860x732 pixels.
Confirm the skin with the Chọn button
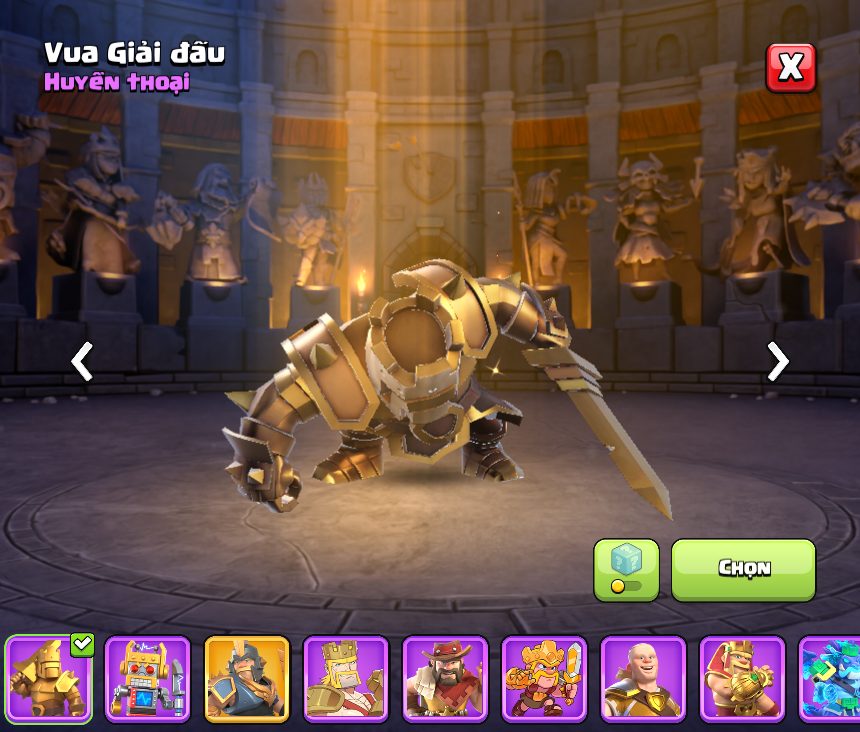(743, 569)
